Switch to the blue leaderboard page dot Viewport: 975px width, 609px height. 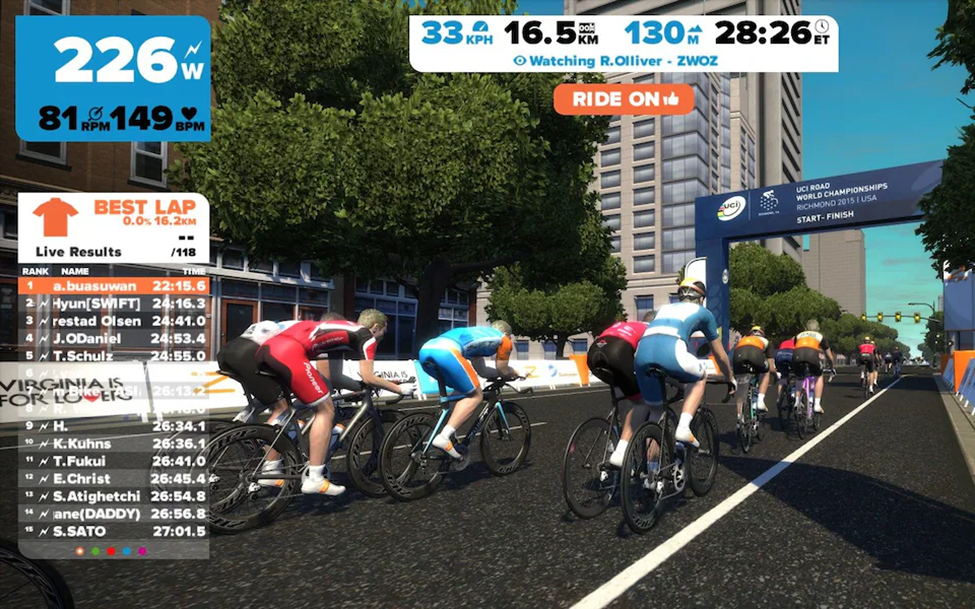pos(126,551)
